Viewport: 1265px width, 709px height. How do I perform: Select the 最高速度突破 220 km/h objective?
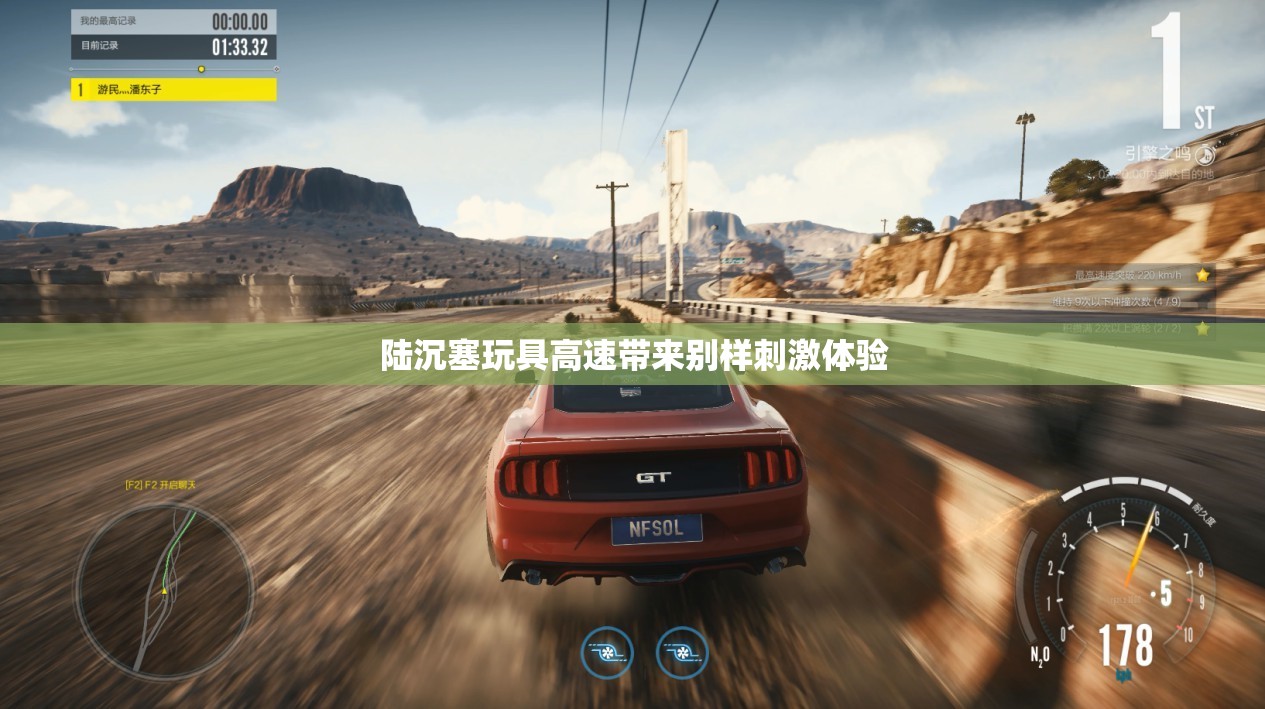[1134, 274]
